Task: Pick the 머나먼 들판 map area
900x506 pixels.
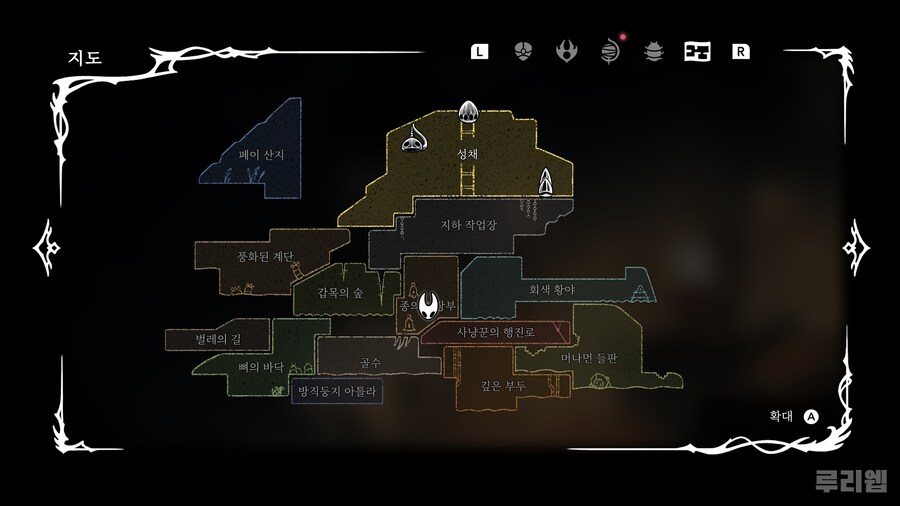Action: coord(589,357)
